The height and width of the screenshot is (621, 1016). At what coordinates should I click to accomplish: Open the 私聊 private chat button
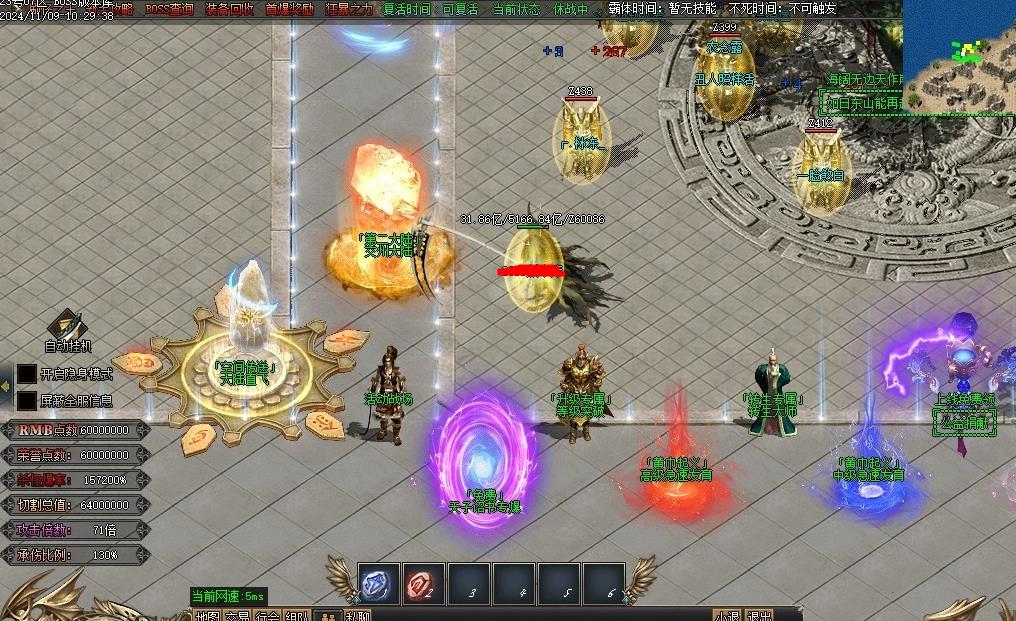(x=356, y=616)
